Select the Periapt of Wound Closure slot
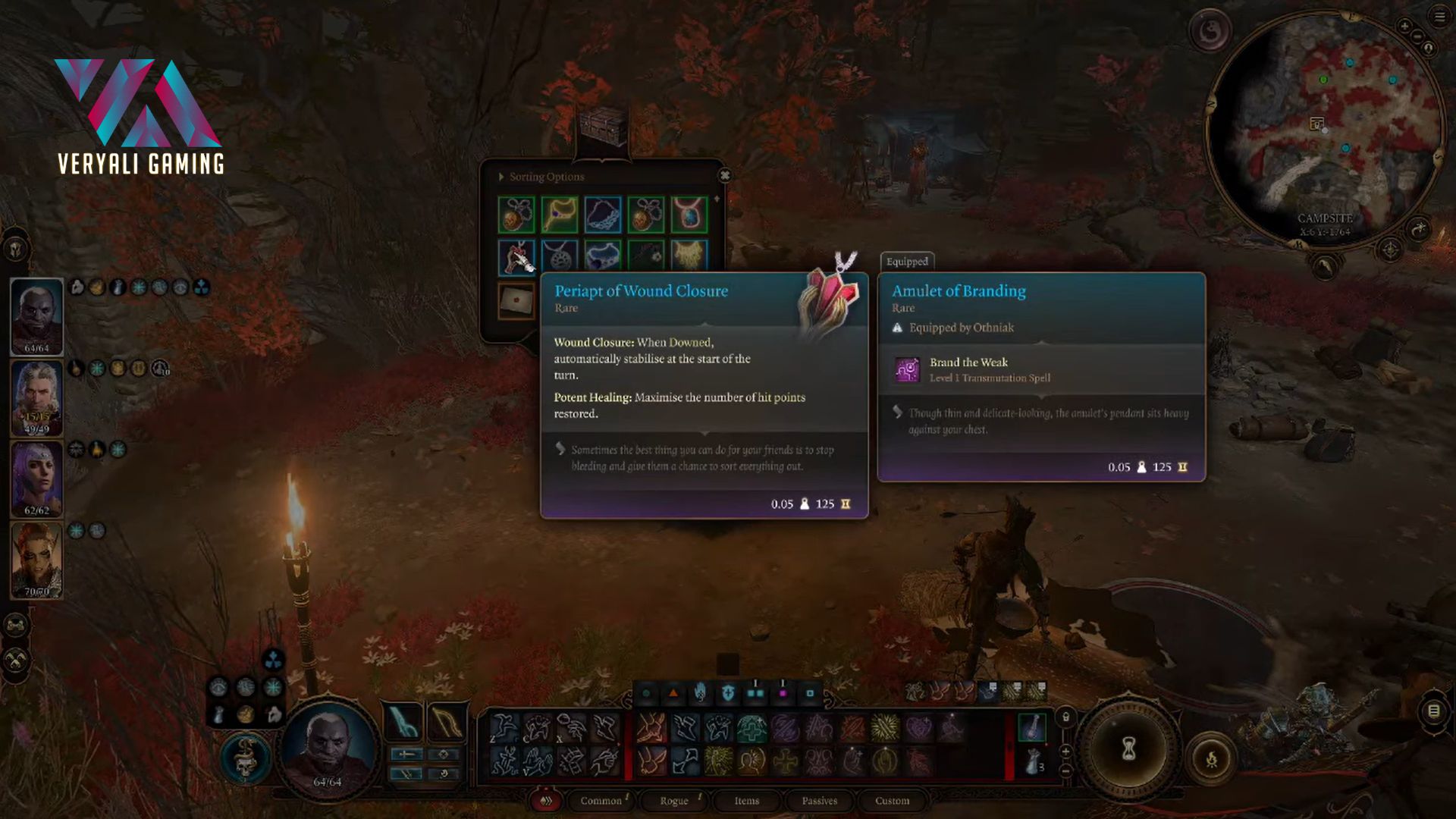 [516, 257]
